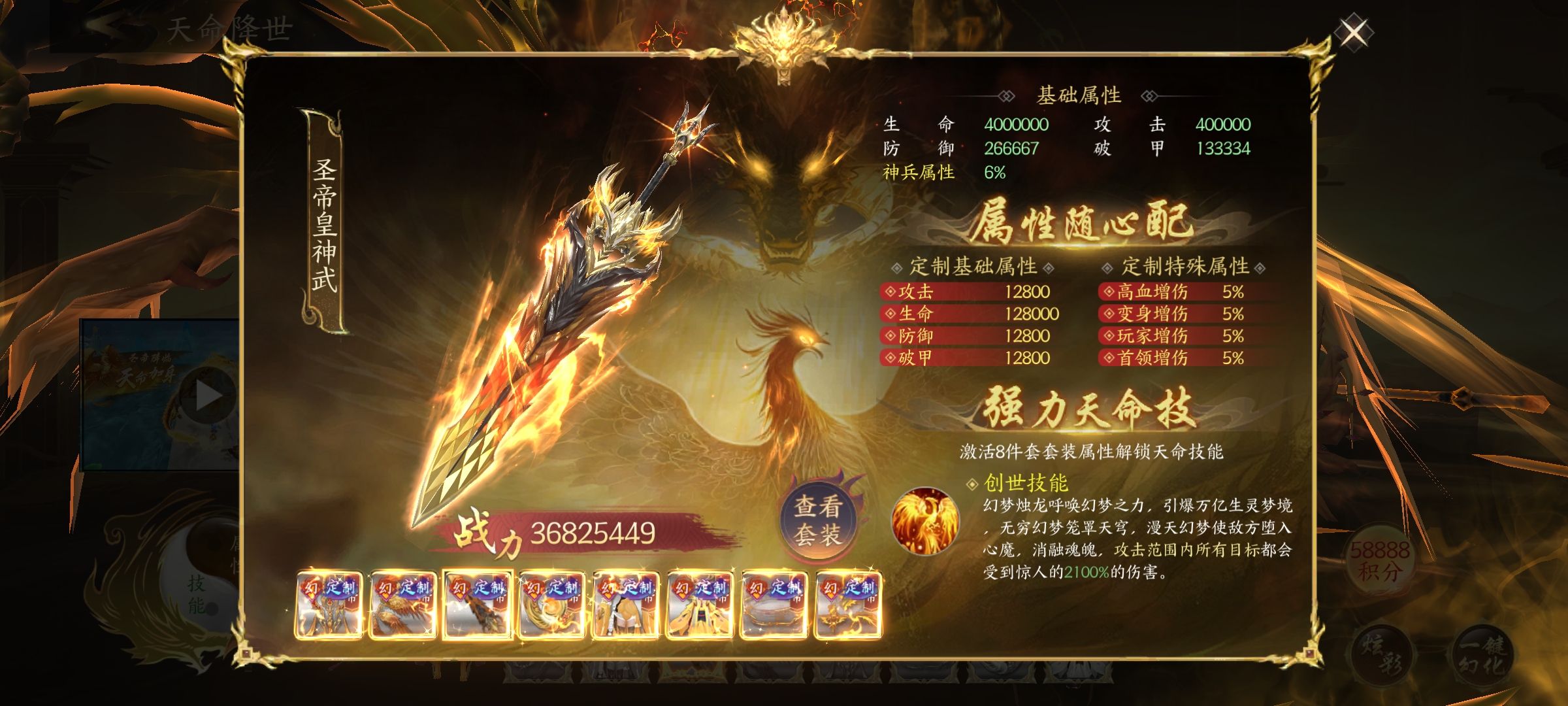Play the 天命加身 preview video
Image resolution: width=1568 pixels, height=706 pixels.
coord(208,395)
